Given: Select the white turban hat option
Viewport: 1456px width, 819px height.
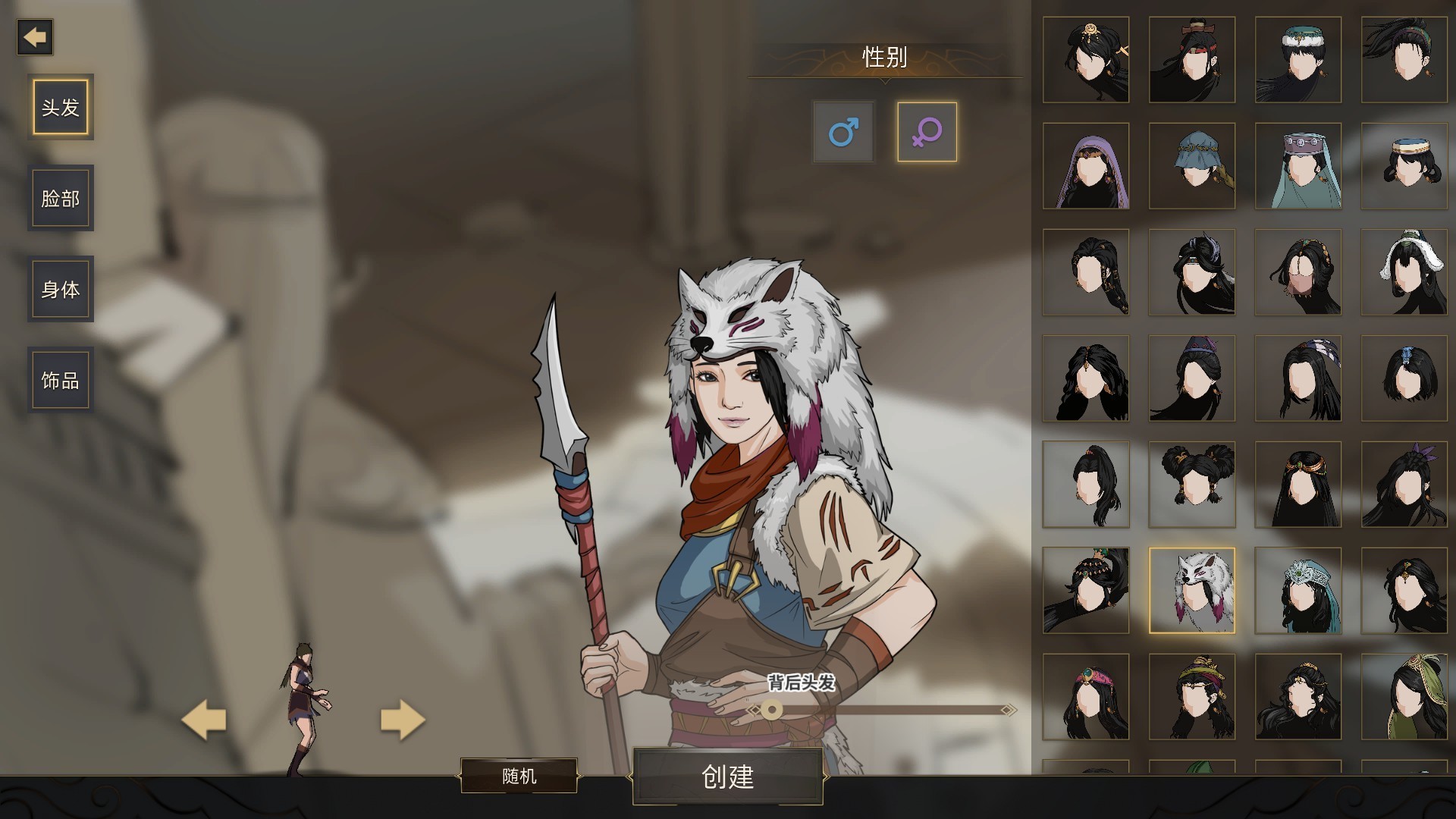Looking at the screenshot, I should point(1404,166).
